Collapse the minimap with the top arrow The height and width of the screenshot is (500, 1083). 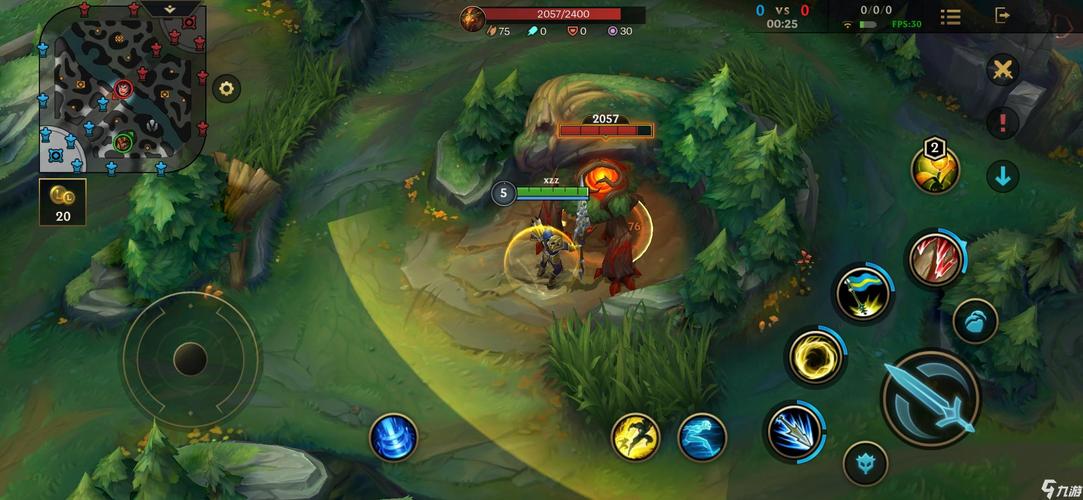[x=169, y=7]
